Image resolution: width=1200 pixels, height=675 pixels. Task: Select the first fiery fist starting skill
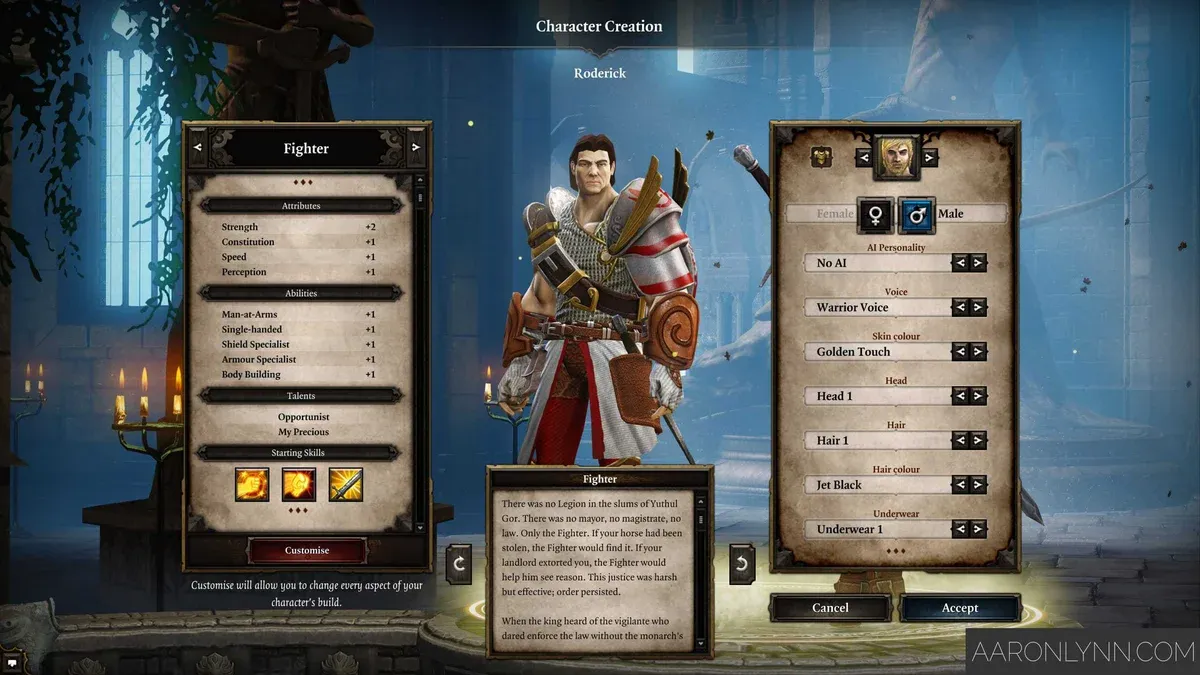tap(251, 484)
